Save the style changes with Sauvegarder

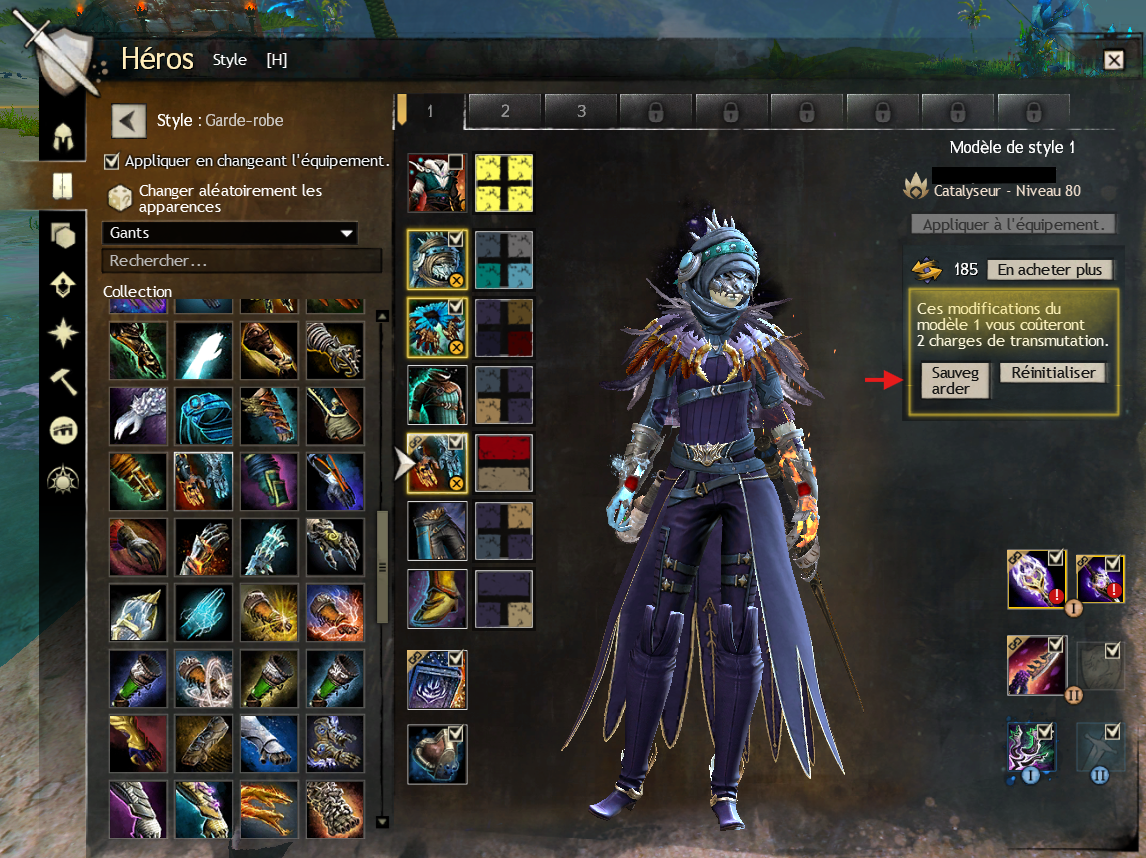(x=949, y=380)
